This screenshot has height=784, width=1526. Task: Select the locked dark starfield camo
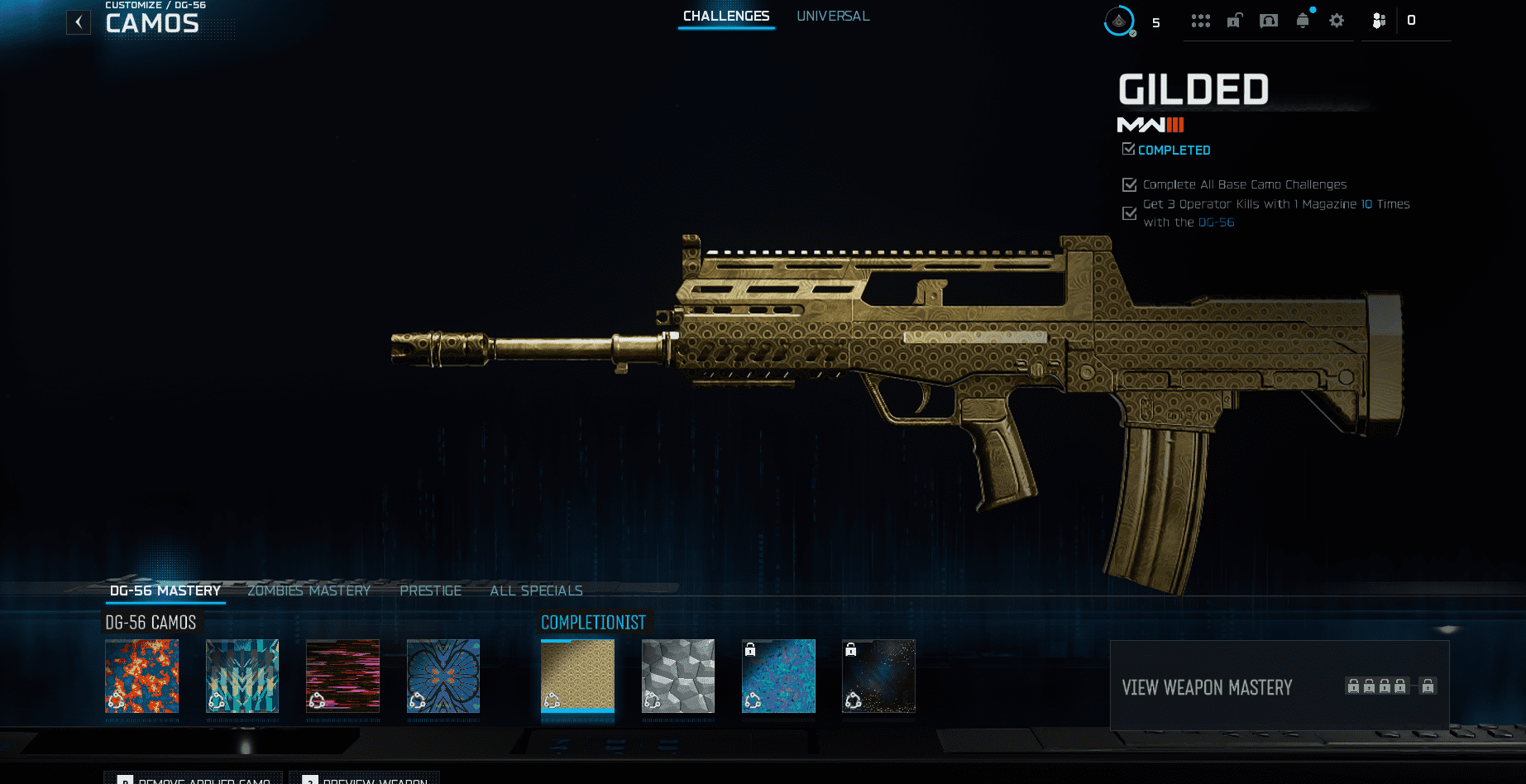[878, 676]
